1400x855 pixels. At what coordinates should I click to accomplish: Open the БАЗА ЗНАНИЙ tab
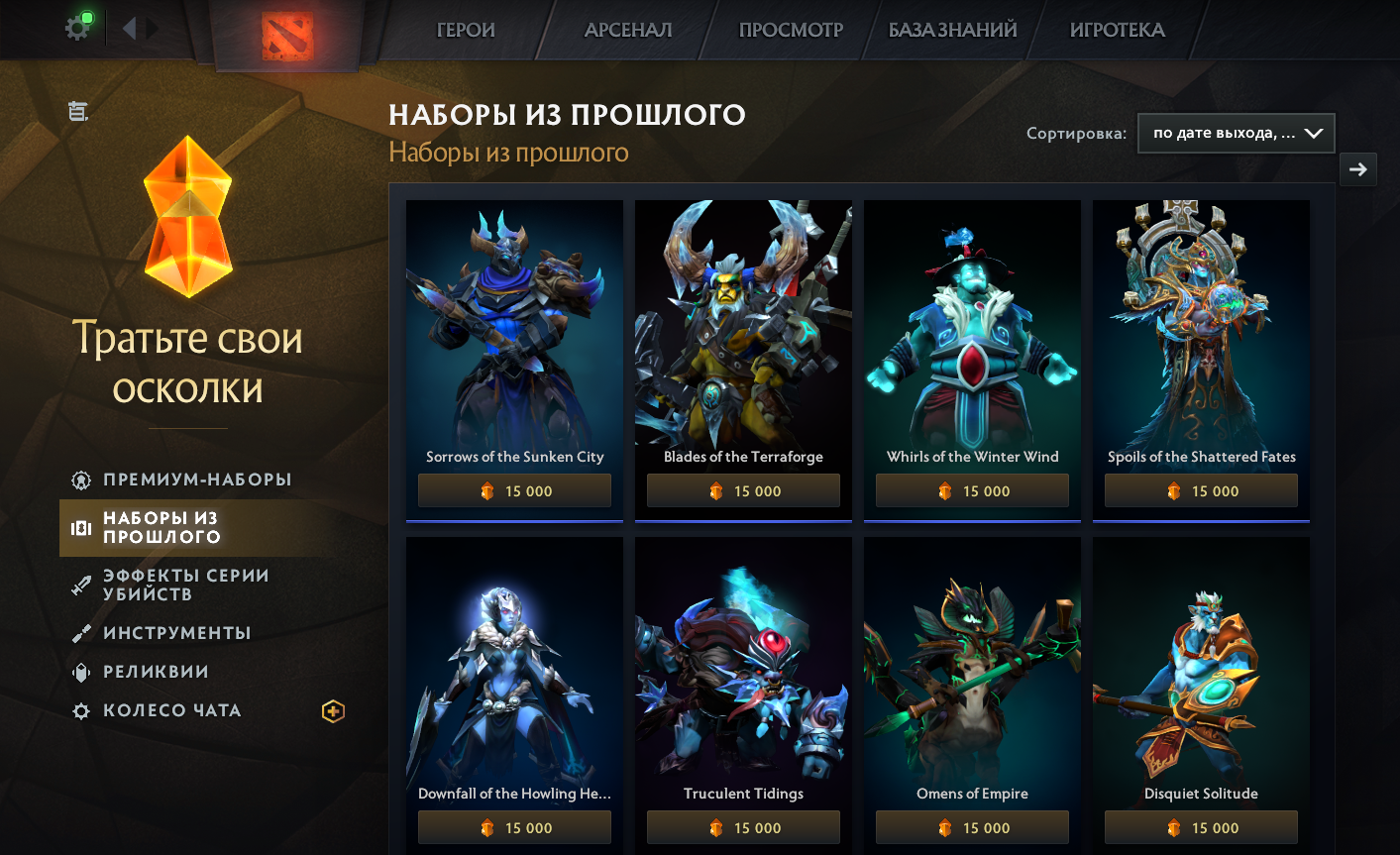[x=952, y=30]
